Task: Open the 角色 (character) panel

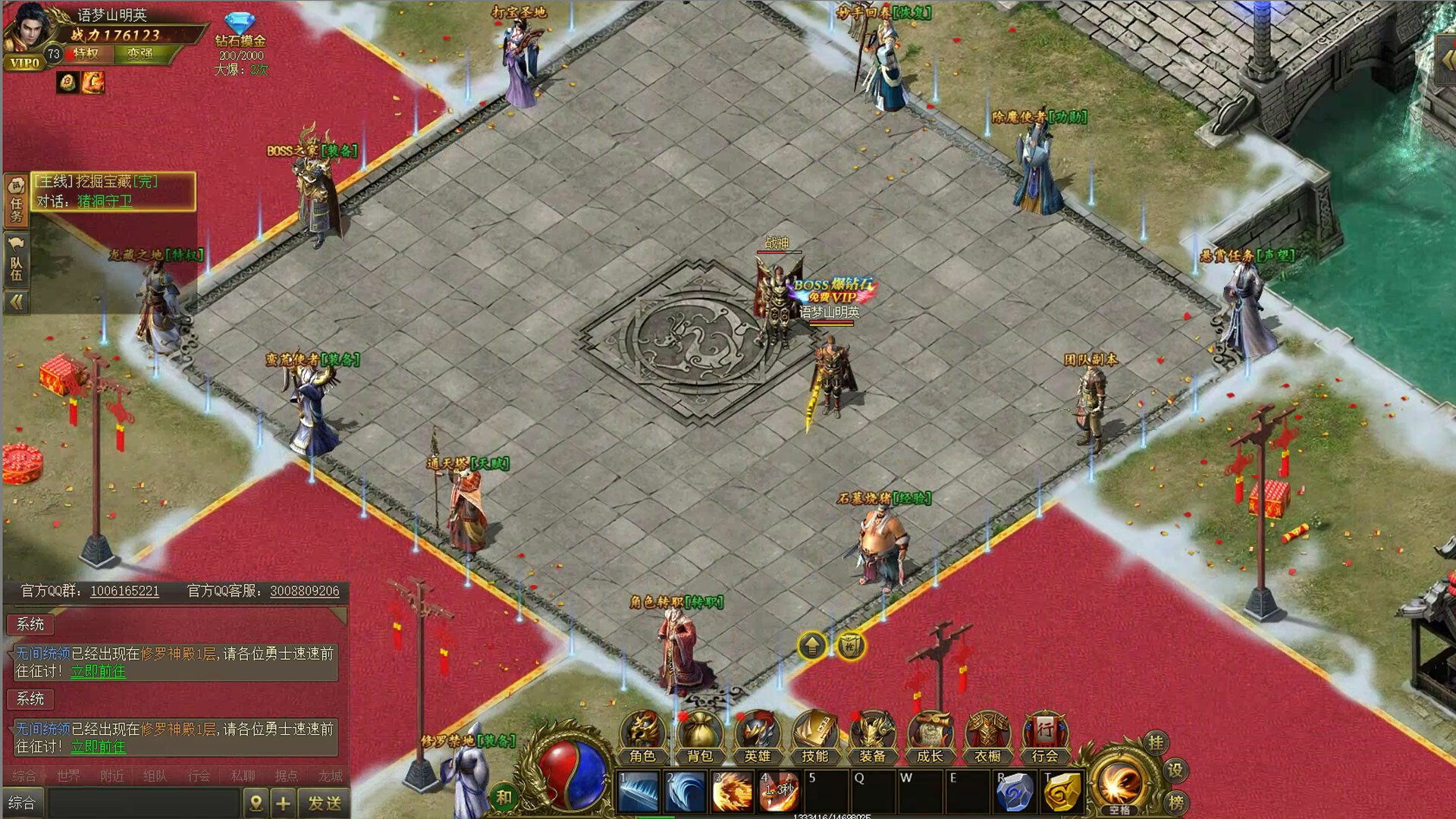Action: [x=643, y=736]
